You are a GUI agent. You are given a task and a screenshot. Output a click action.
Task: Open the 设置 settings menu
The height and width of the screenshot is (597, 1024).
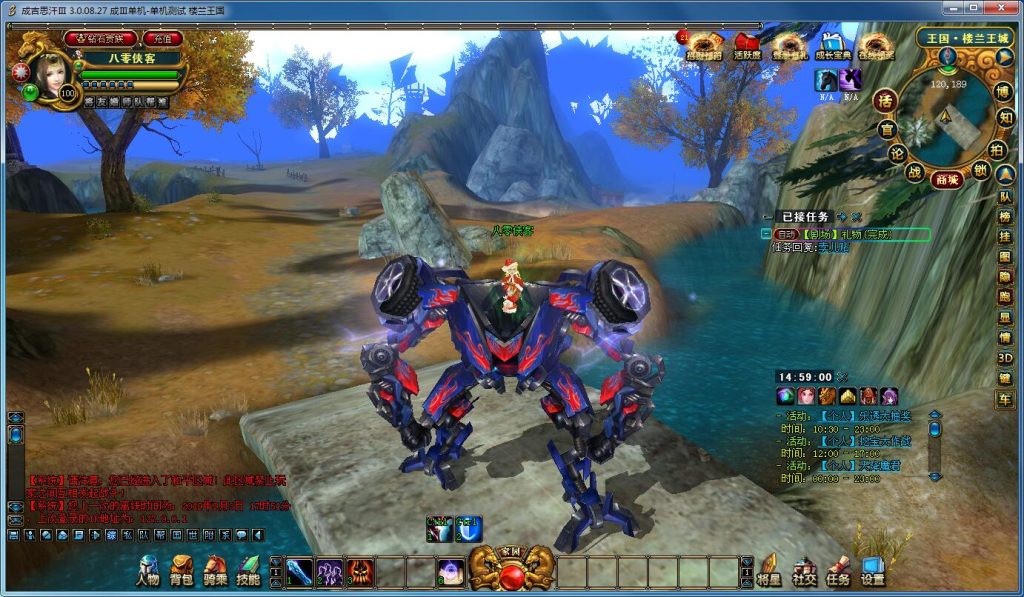[x=872, y=570]
